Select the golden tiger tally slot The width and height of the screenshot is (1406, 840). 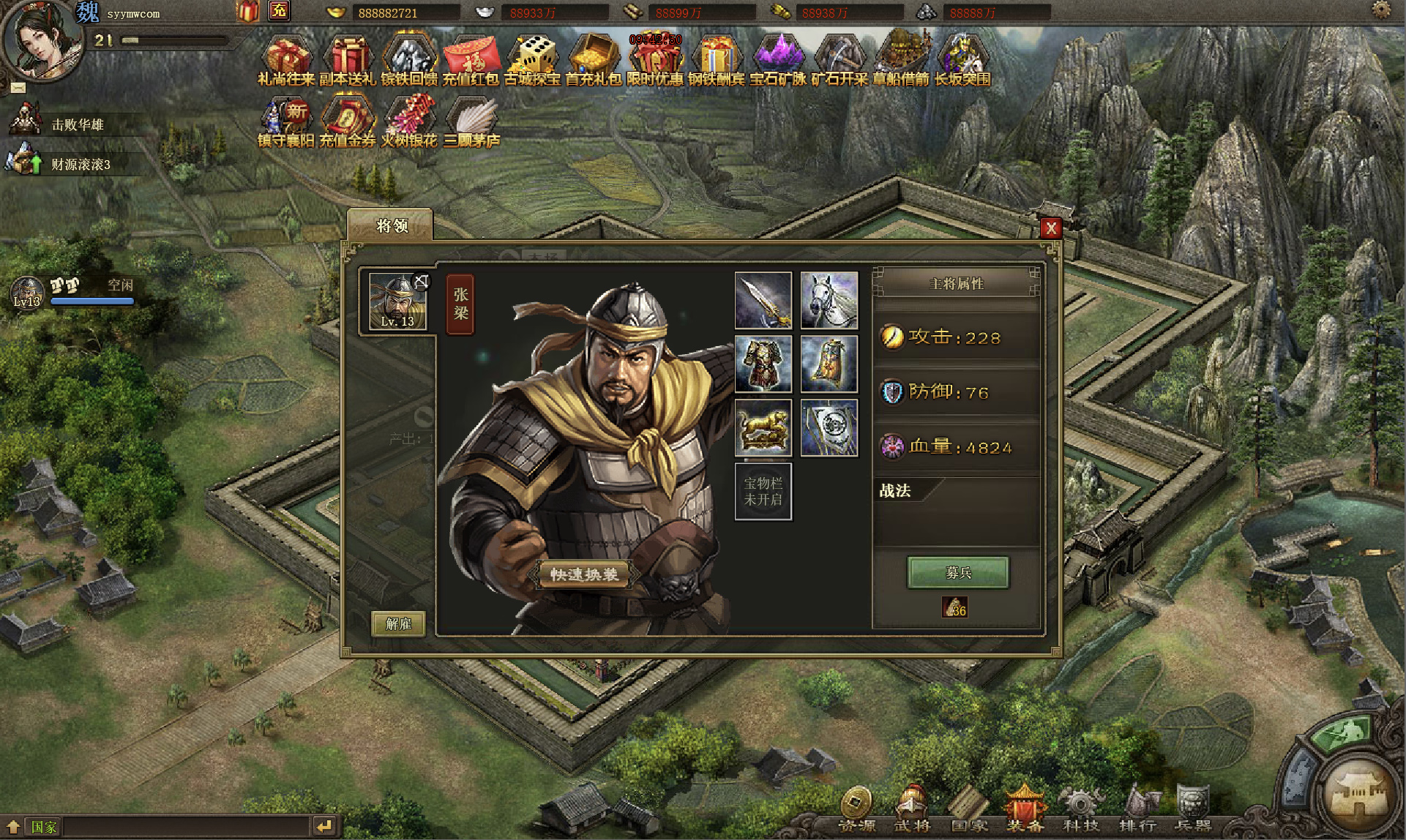click(763, 427)
